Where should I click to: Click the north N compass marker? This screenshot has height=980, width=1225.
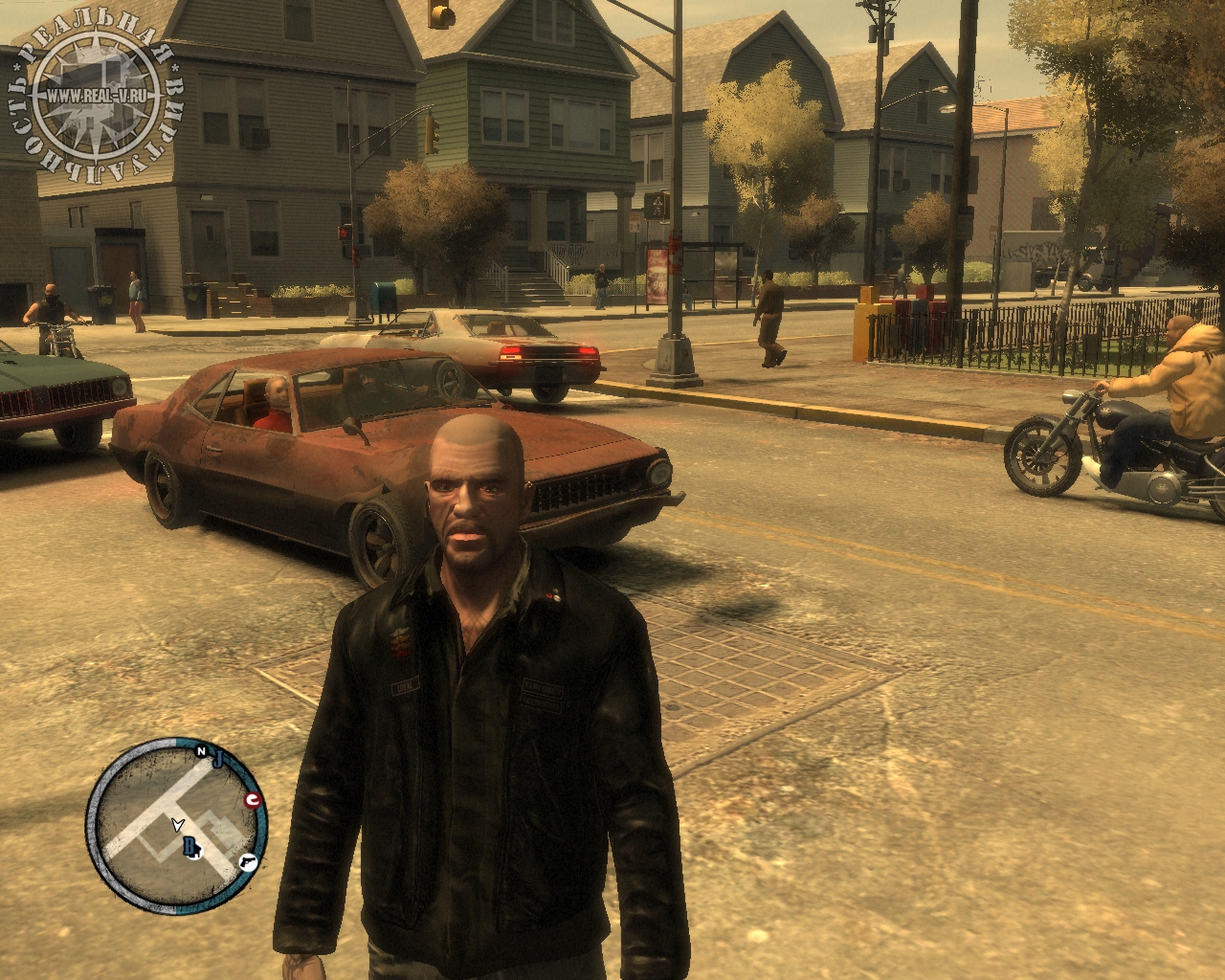[202, 752]
